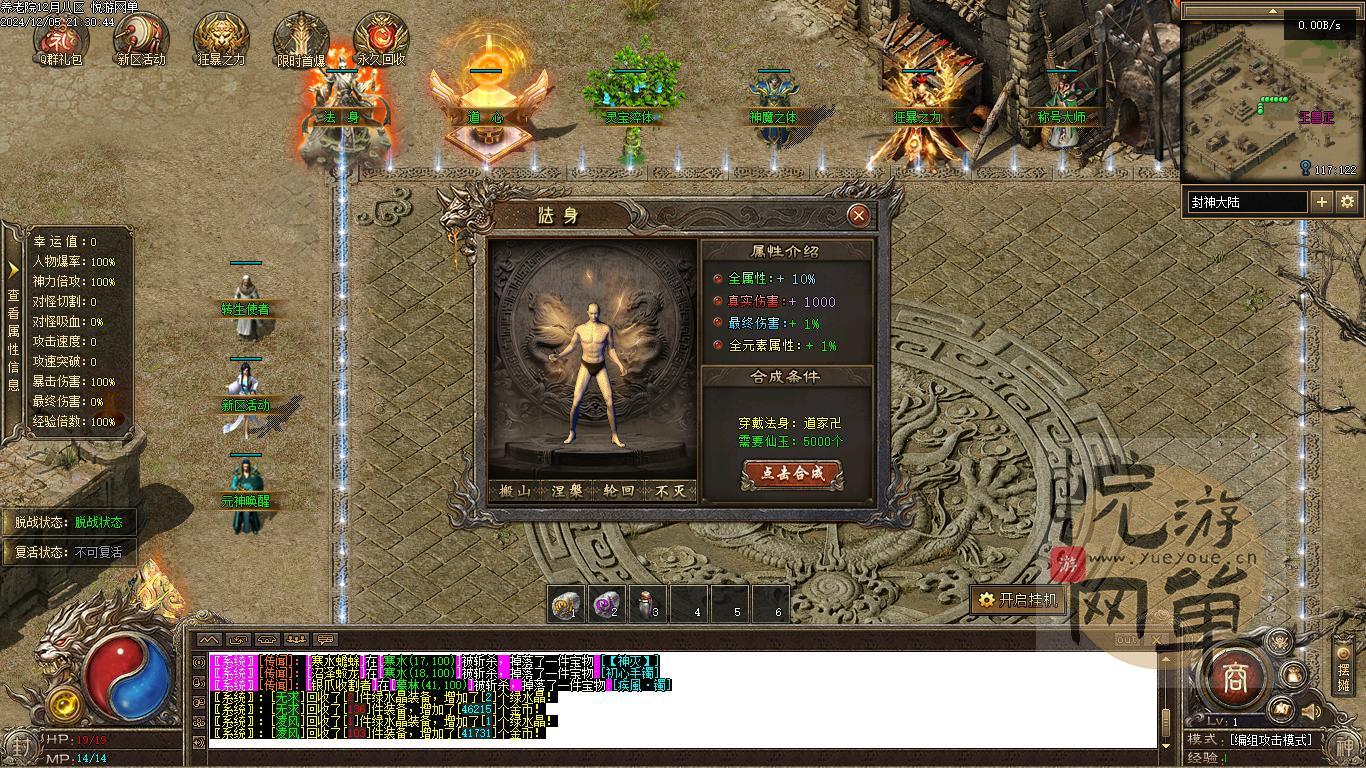The image size is (1366, 768).
Task: Expand the 查看属性信息 stats side panel
Action: (13, 330)
